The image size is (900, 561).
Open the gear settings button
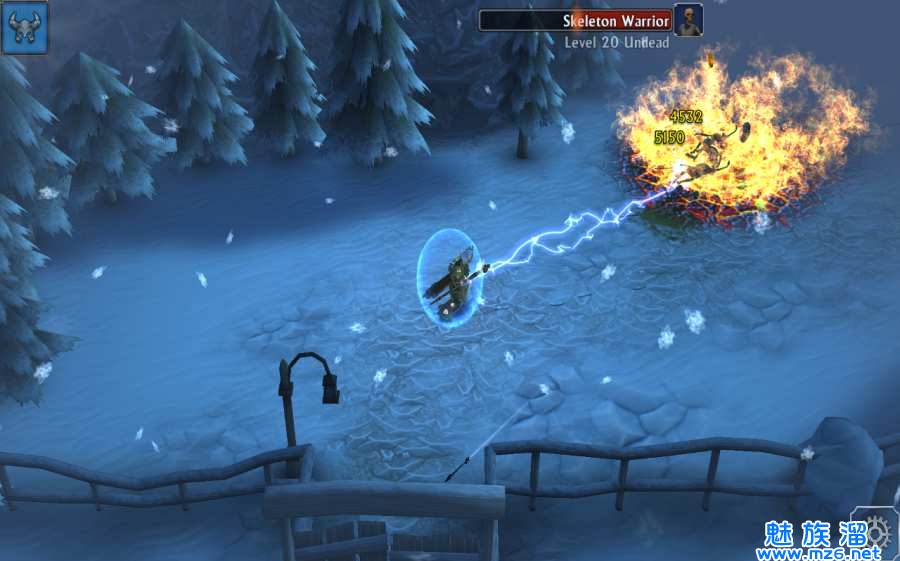tap(876, 530)
